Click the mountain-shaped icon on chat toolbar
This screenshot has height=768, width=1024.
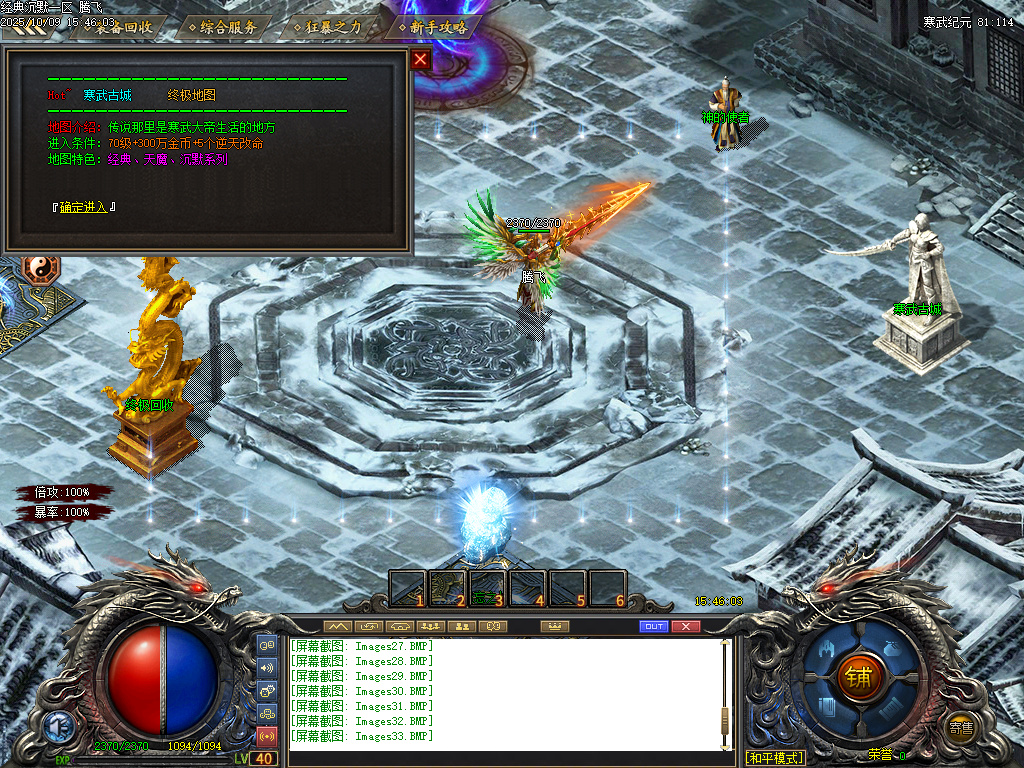pyautogui.click(x=340, y=626)
